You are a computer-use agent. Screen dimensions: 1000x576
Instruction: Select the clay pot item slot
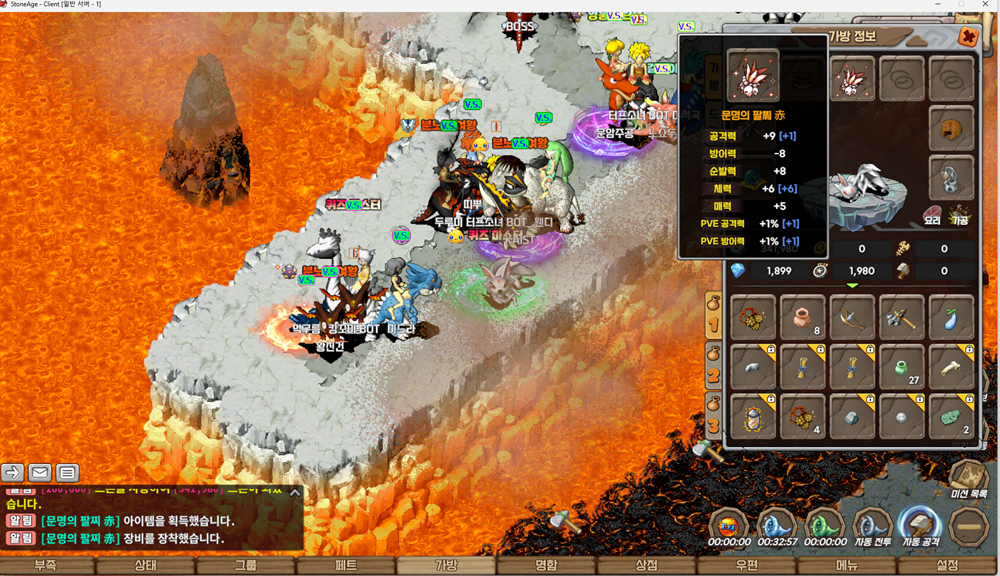coord(802,317)
